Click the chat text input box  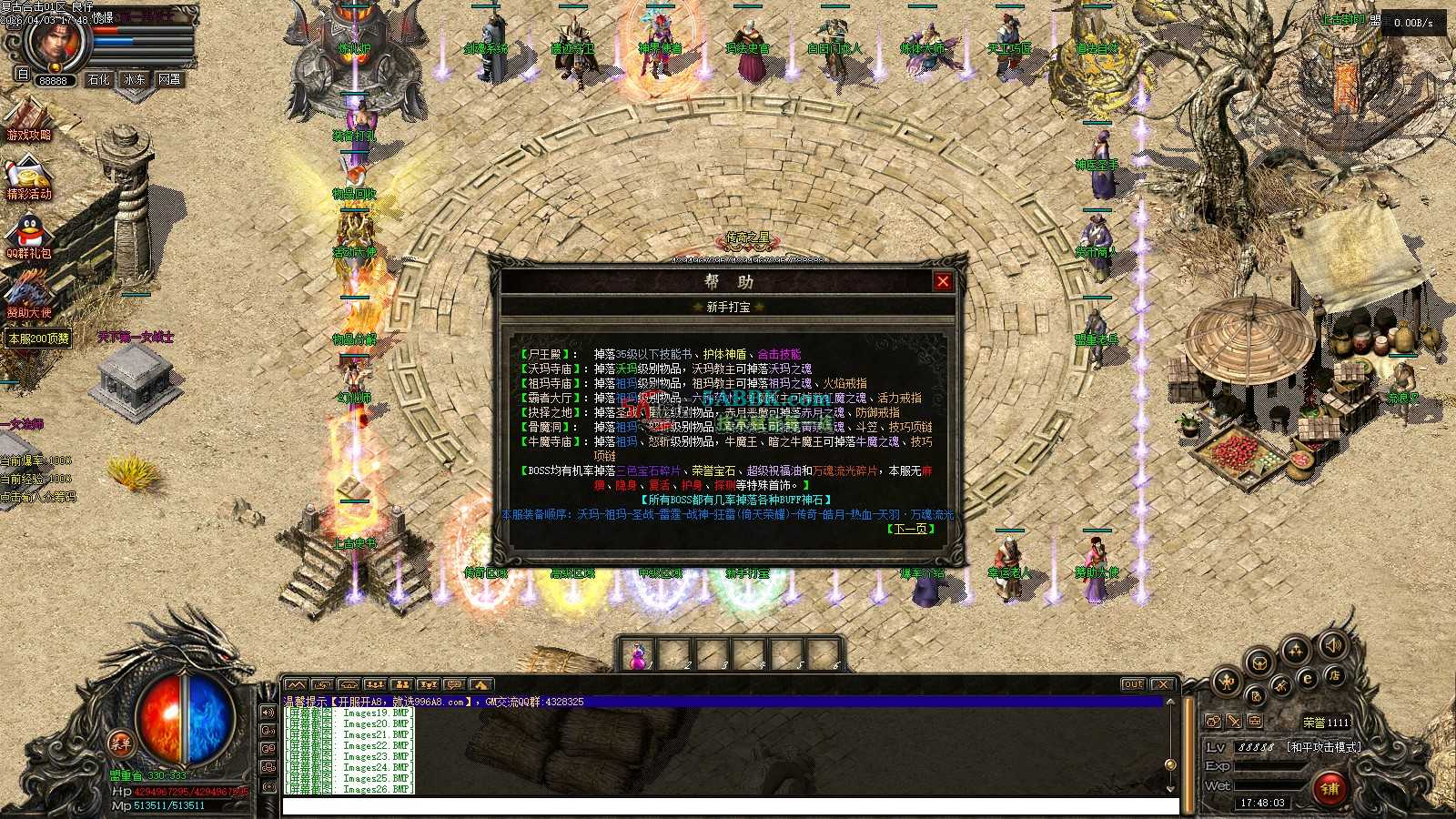[728, 806]
